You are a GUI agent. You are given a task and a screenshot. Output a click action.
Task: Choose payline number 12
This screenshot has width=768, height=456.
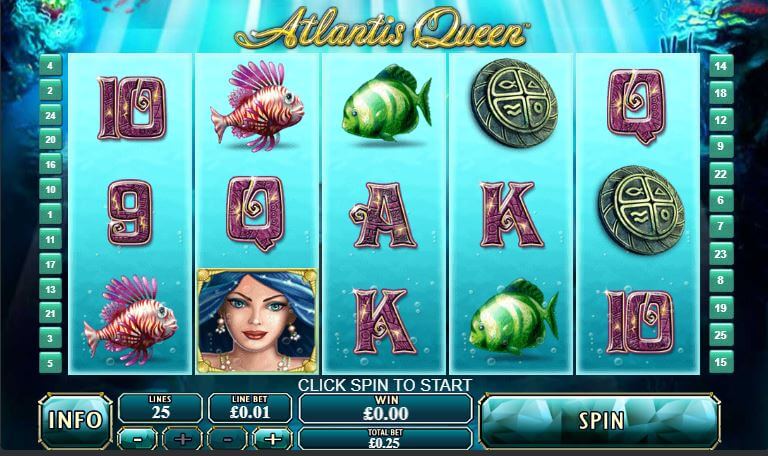tap(719, 120)
